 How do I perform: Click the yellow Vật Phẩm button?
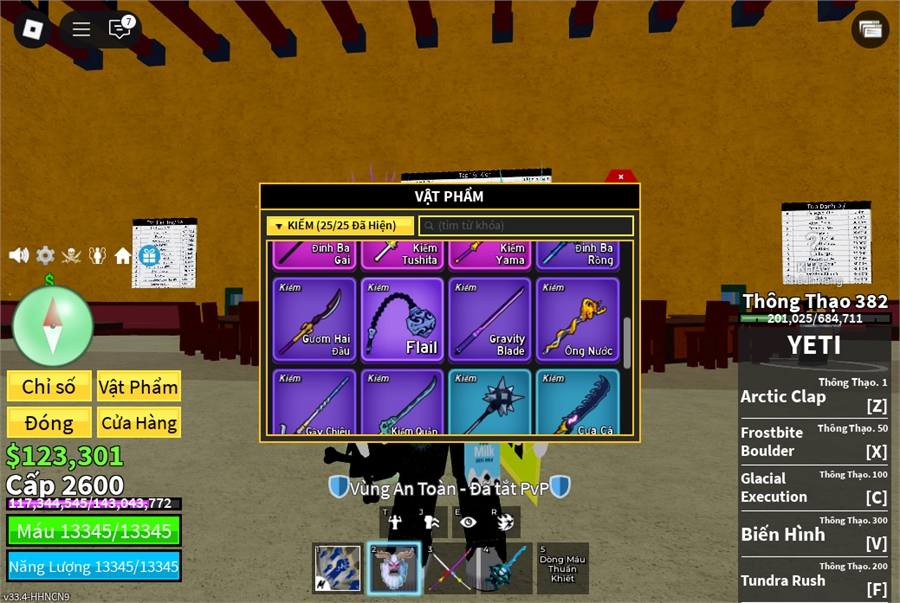[x=139, y=387]
